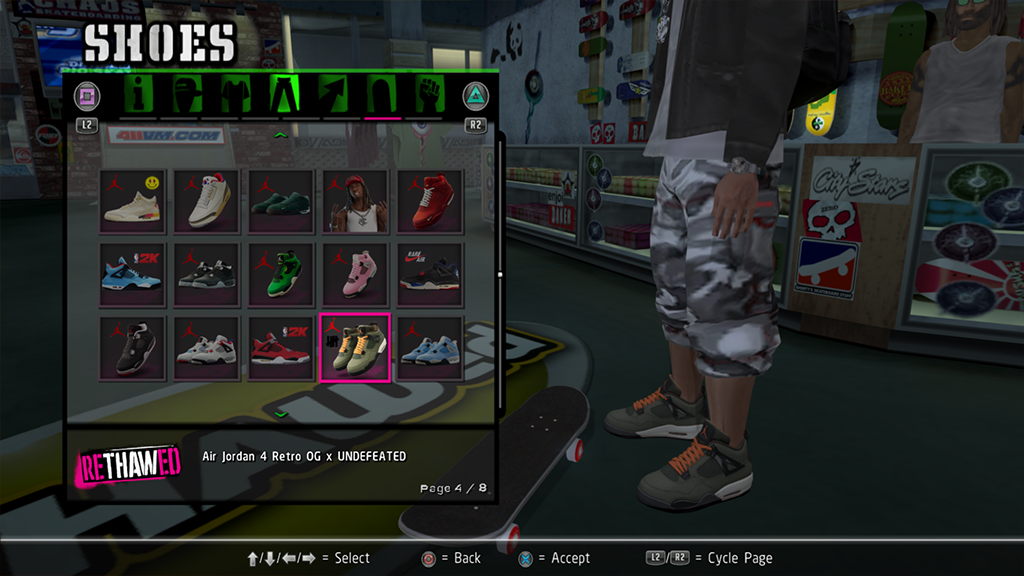The width and height of the screenshot is (1024, 576).
Task: Choose the Rare Air black Jordan 4
Action: tap(429, 273)
